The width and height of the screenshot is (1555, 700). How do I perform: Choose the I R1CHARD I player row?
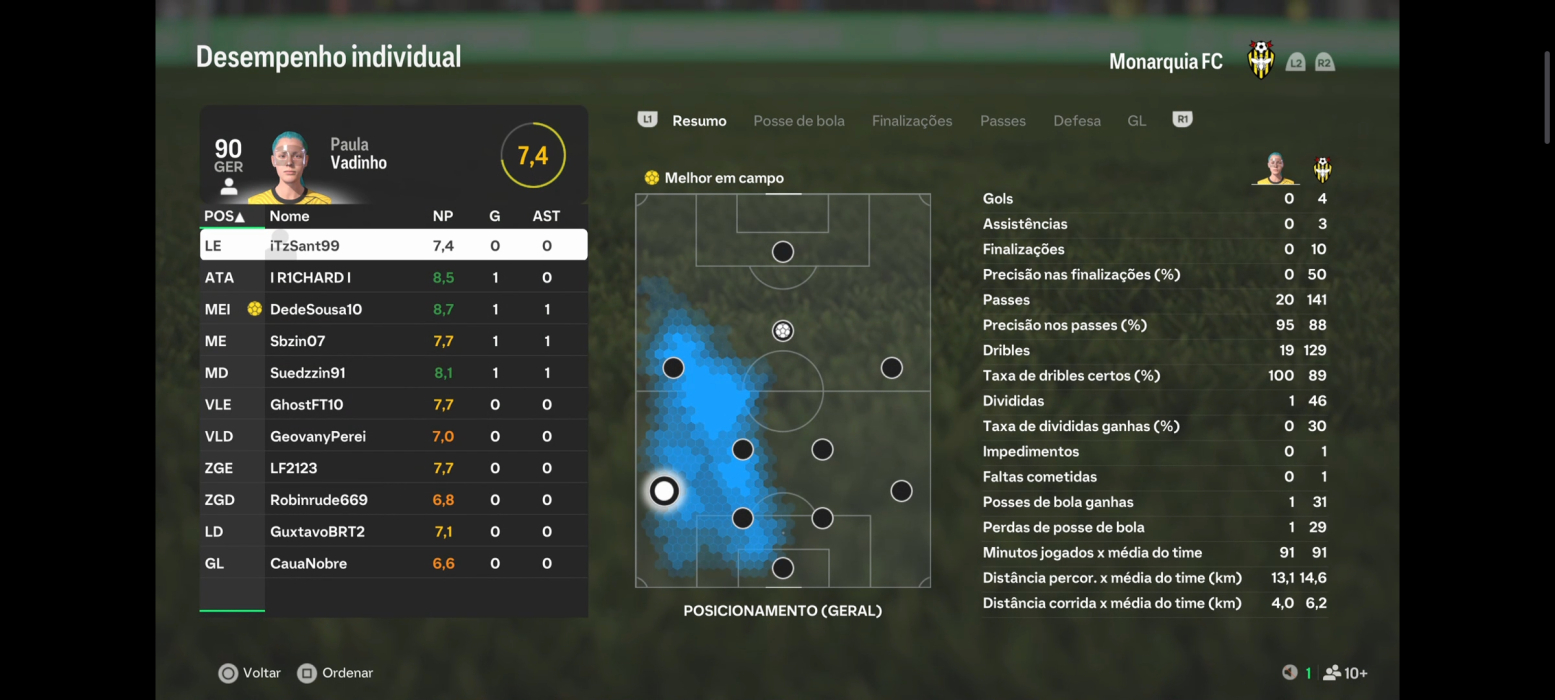[x=393, y=277]
